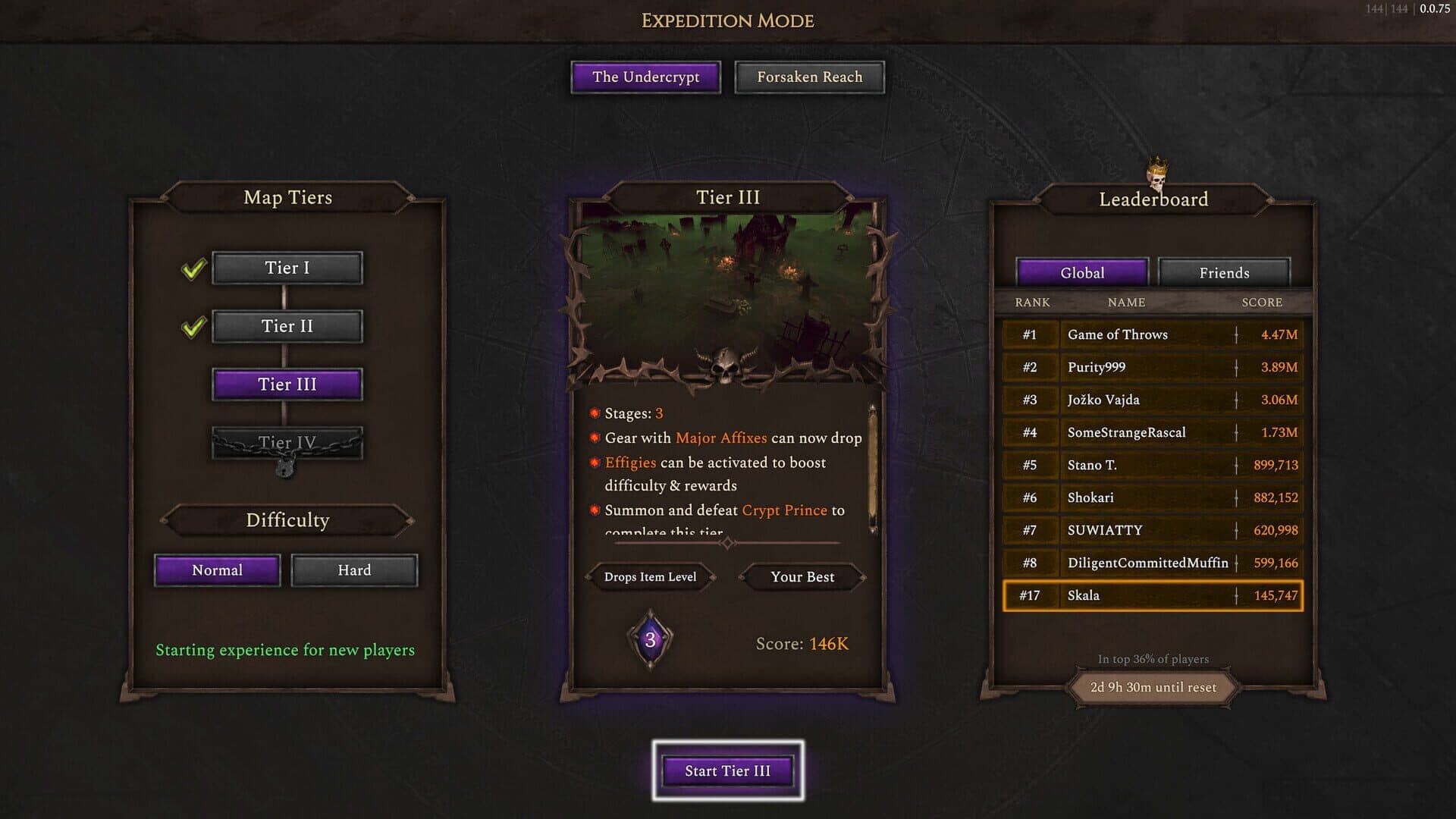Screen dimensions: 1456x819
Task: Click Skala's highlighted leaderboard entry
Action: click(x=1153, y=595)
